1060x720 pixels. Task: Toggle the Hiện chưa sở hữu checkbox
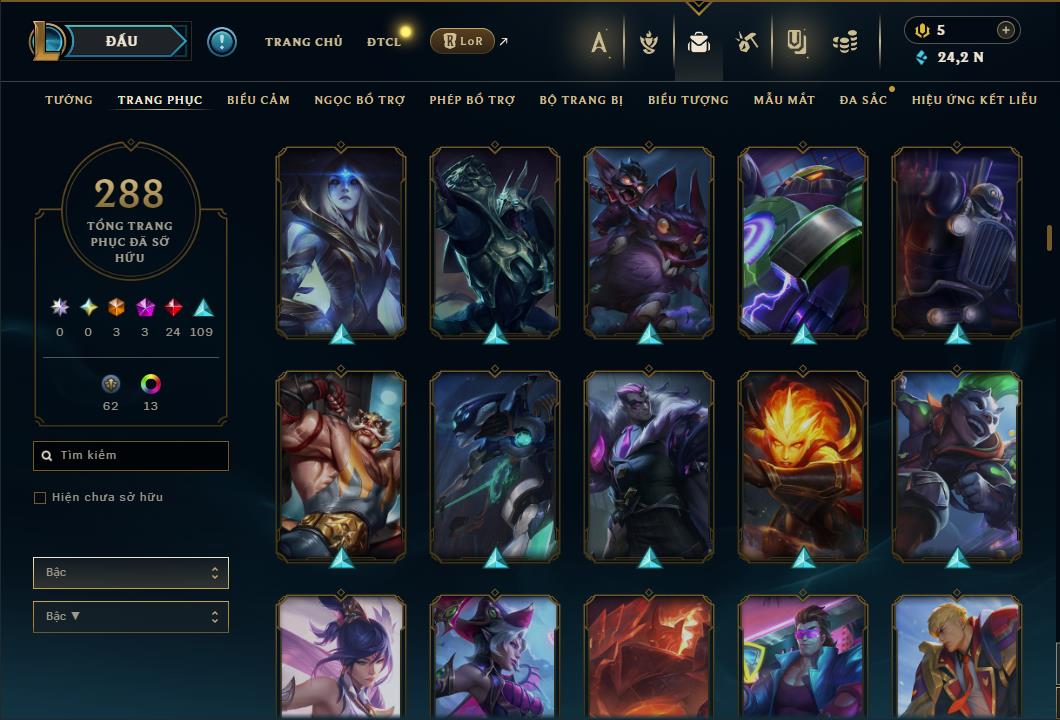pyautogui.click(x=40, y=498)
